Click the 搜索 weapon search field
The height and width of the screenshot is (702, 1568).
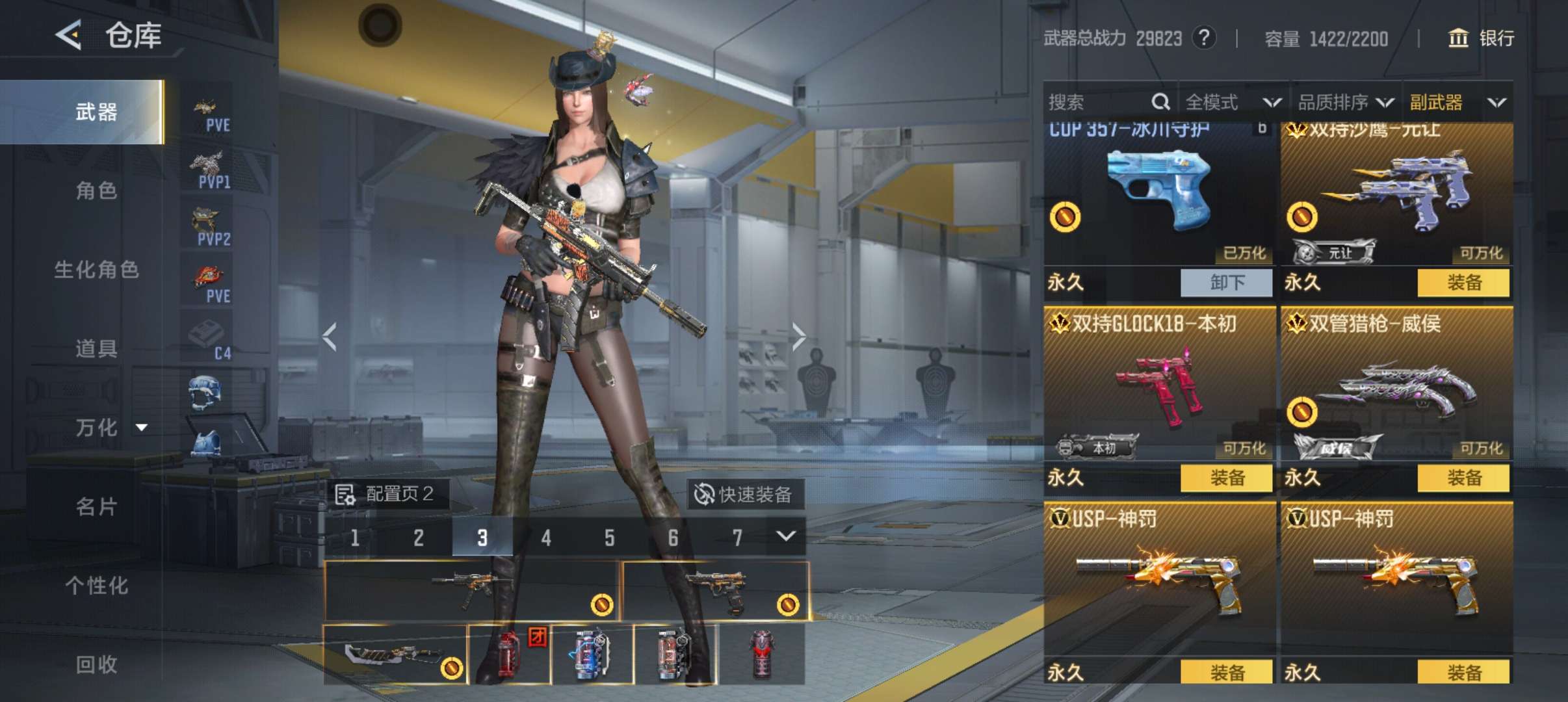tap(1099, 102)
